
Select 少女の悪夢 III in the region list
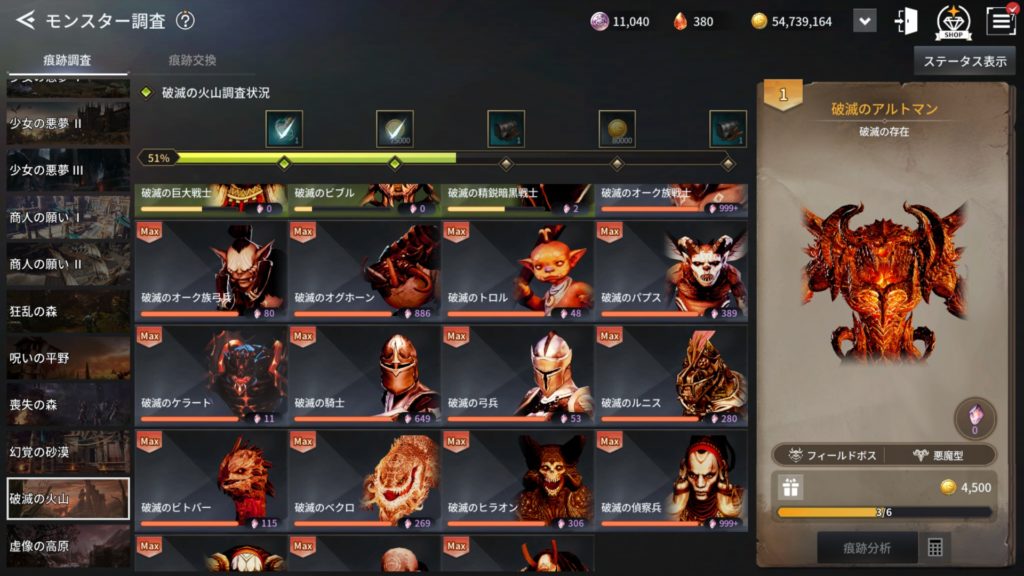[68, 170]
